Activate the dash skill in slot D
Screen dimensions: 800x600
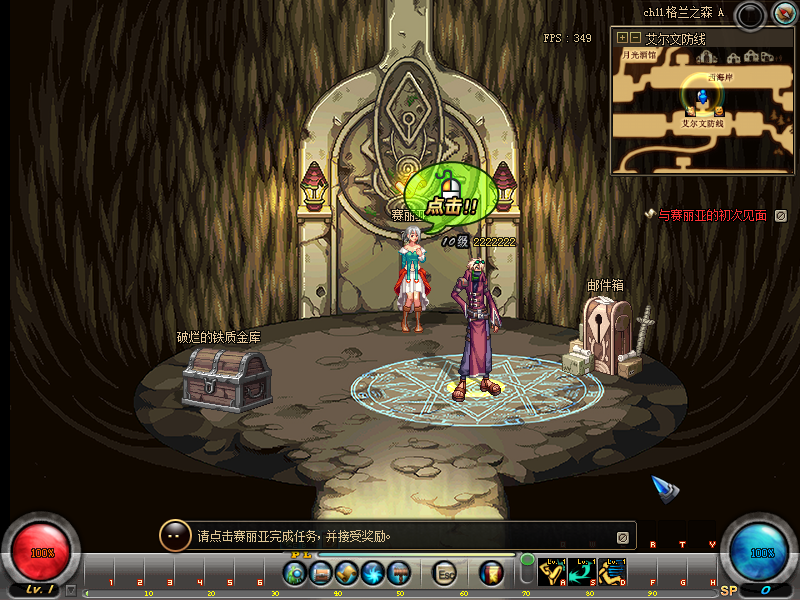pyautogui.click(x=612, y=572)
